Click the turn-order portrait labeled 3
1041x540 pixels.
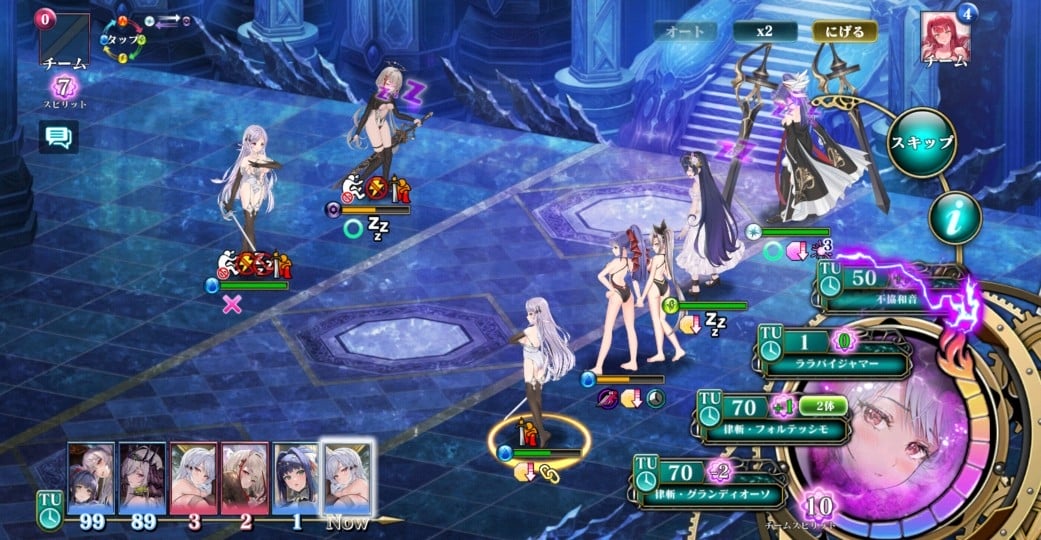[x=193, y=477]
